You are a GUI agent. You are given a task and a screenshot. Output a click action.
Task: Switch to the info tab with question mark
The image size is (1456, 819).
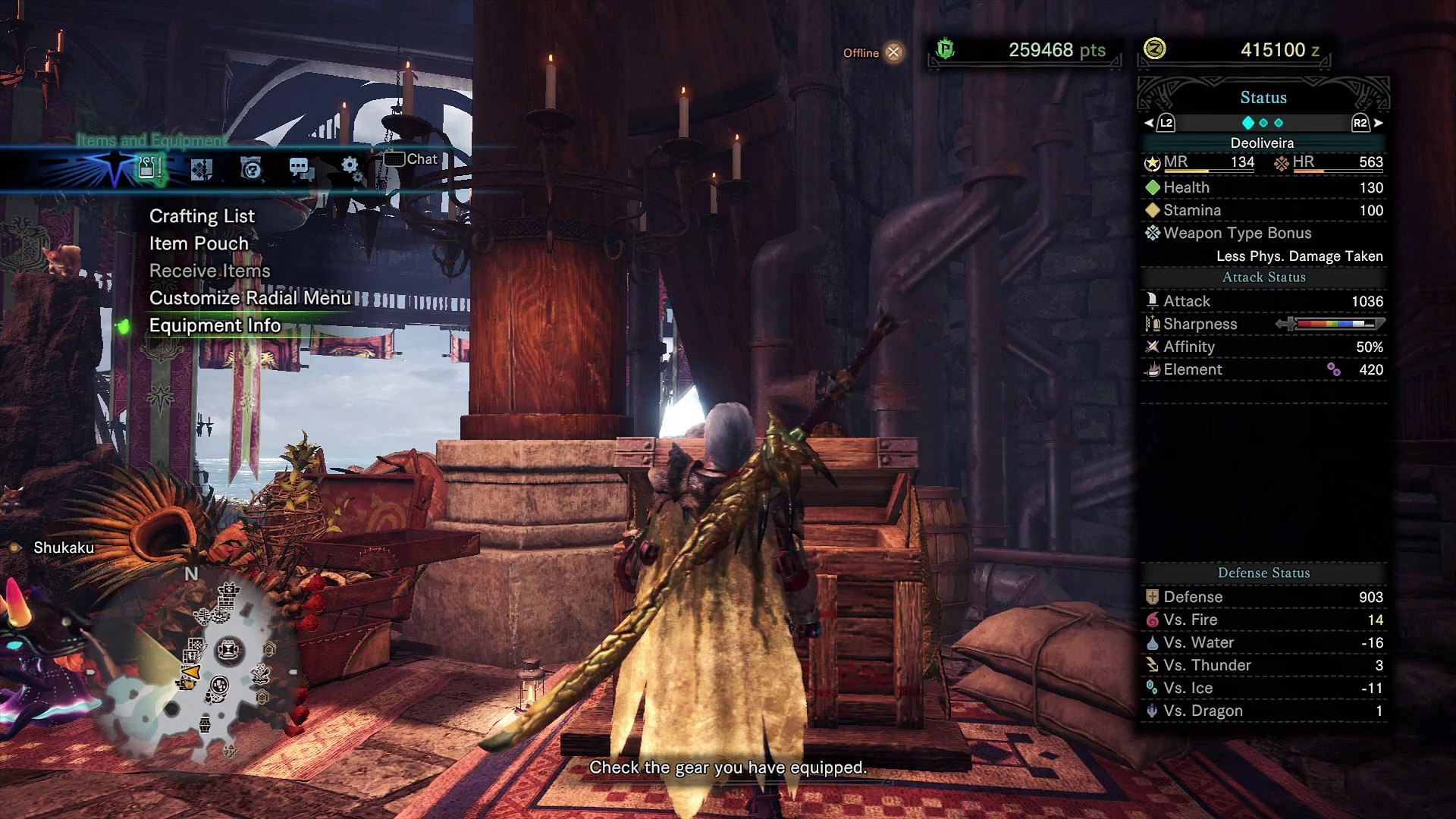(x=251, y=168)
